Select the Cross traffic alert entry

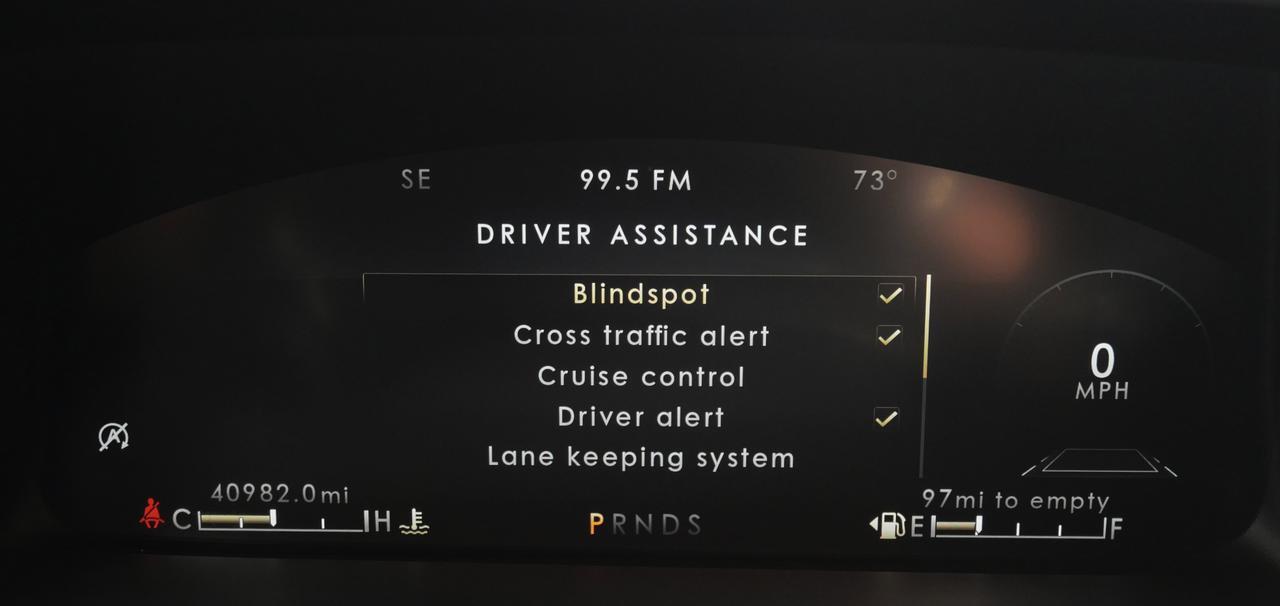point(641,336)
